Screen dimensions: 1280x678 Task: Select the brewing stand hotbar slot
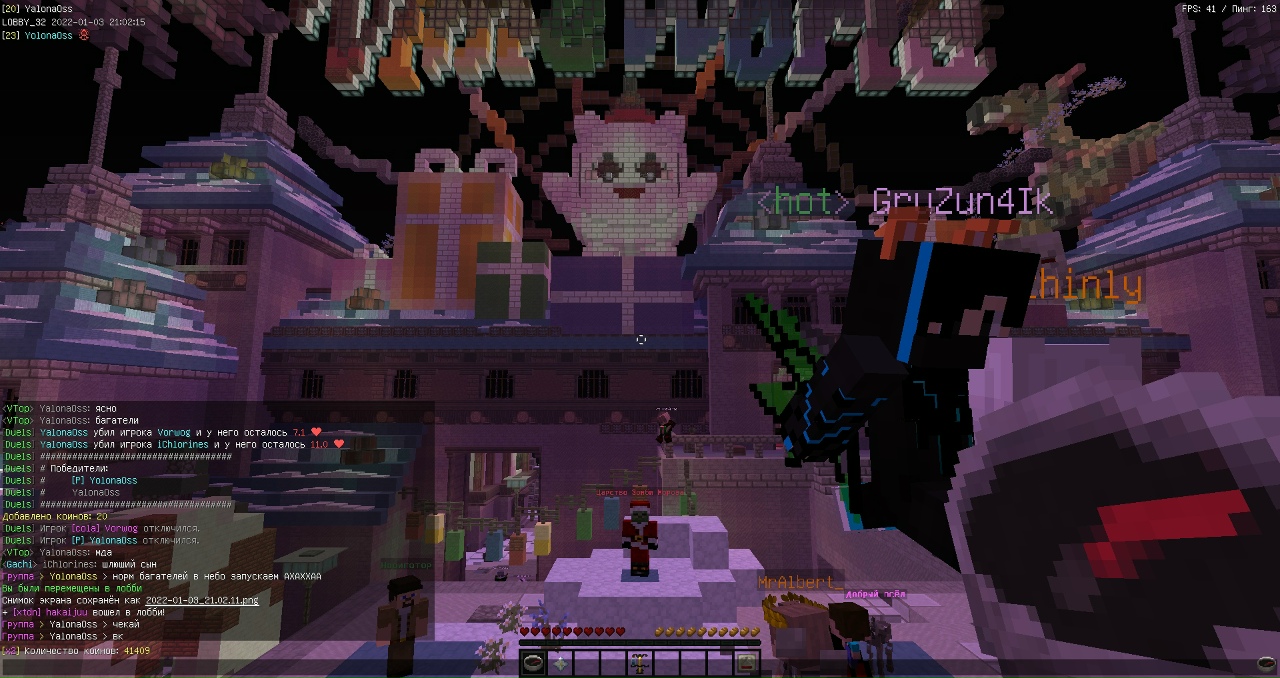click(x=638, y=662)
